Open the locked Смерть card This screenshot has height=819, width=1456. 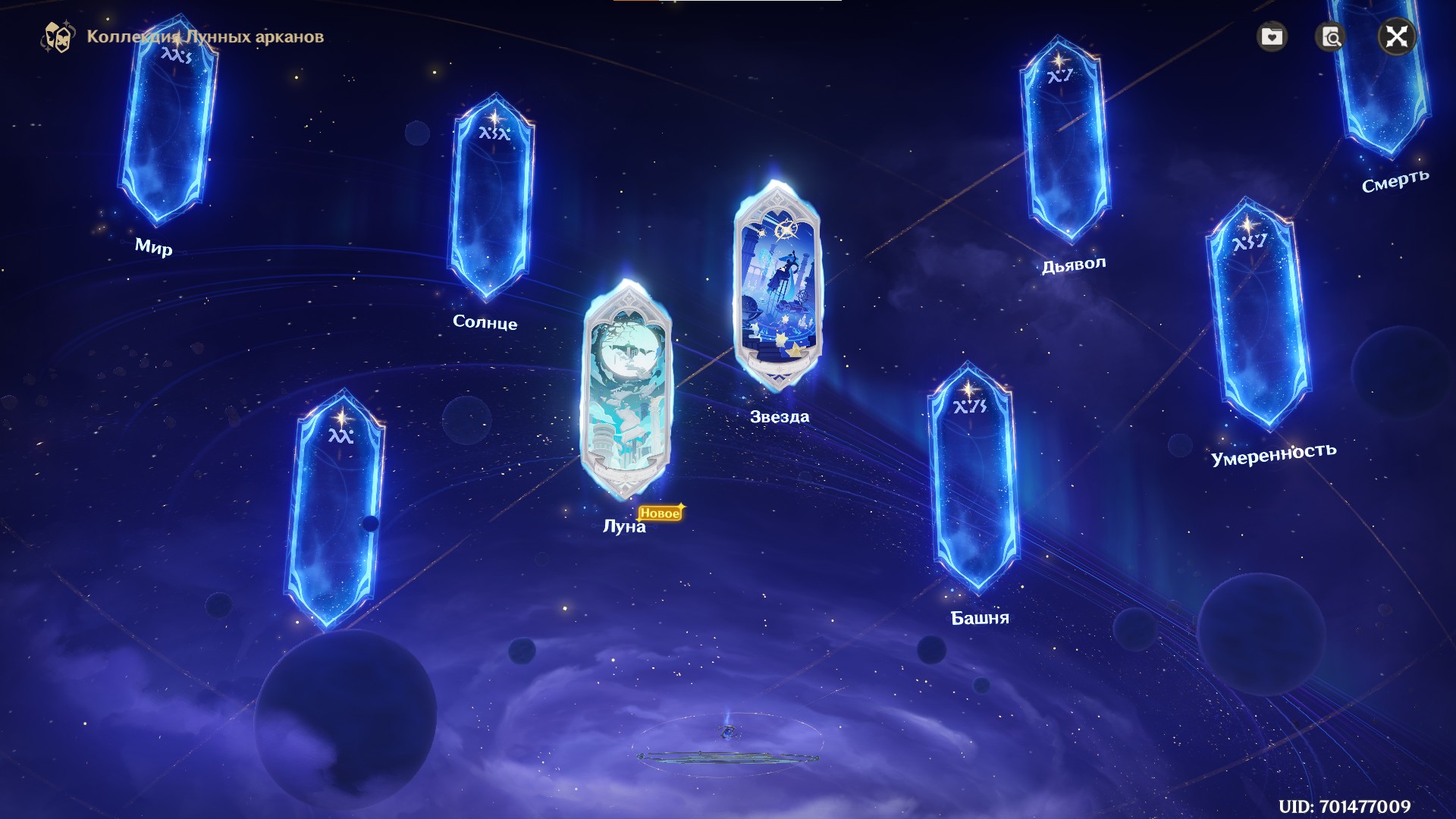tap(1382, 76)
